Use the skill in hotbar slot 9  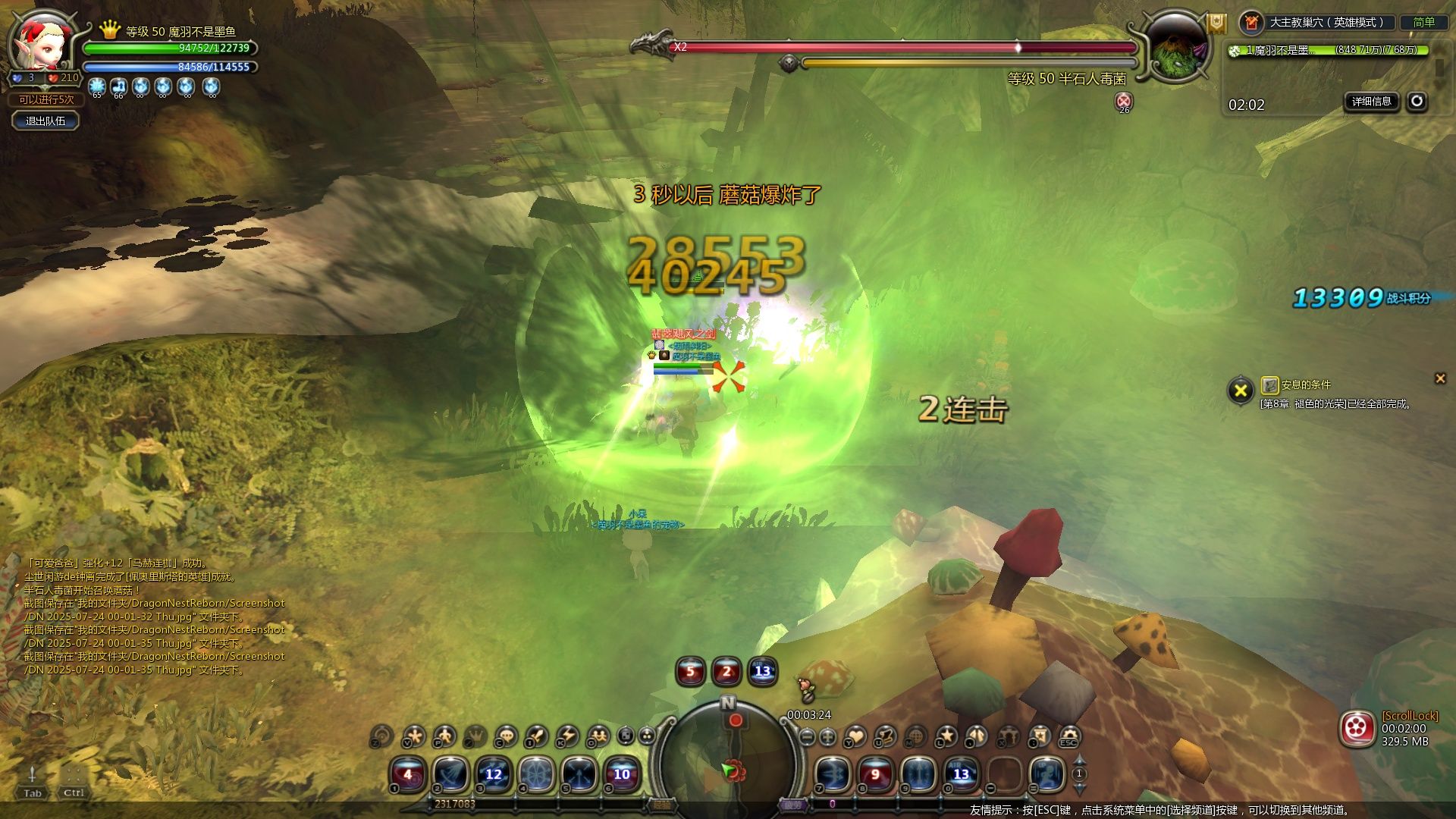click(x=918, y=774)
